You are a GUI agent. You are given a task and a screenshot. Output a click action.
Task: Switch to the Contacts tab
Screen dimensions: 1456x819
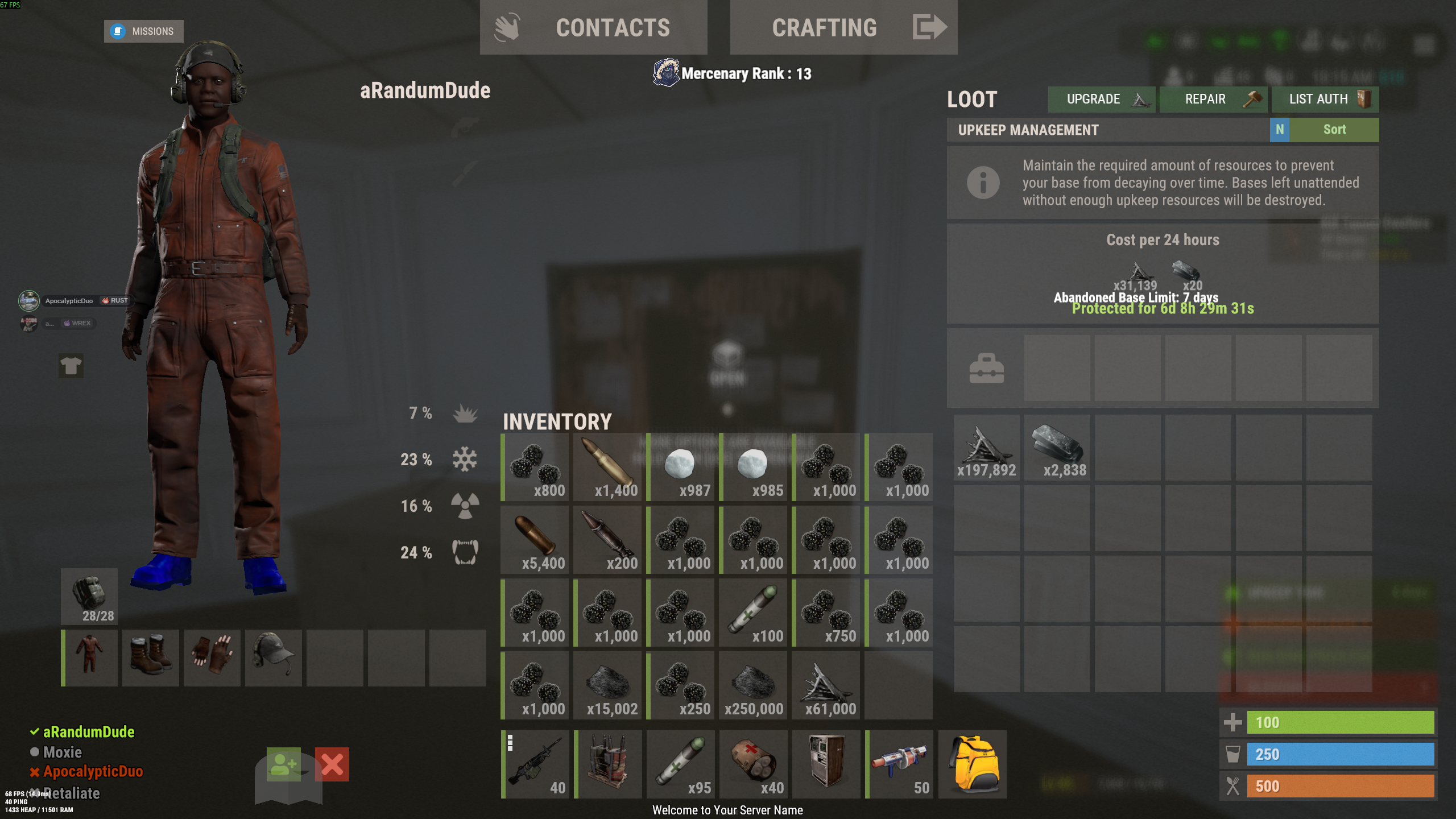(x=593, y=27)
